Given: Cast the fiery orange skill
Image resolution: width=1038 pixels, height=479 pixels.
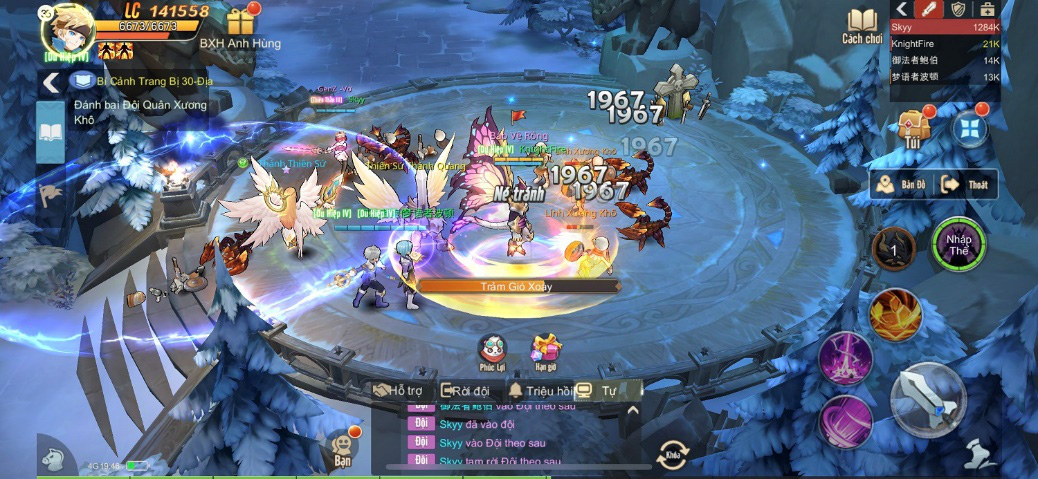Looking at the screenshot, I should click(x=894, y=315).
